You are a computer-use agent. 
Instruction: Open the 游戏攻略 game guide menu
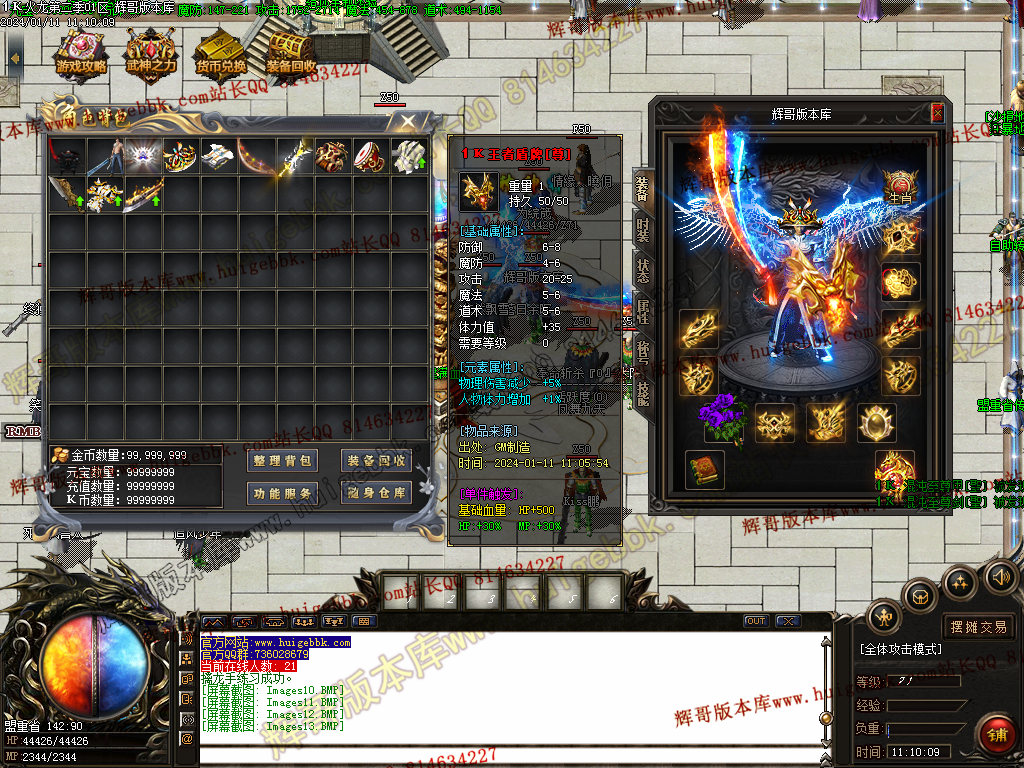[82, 56]
